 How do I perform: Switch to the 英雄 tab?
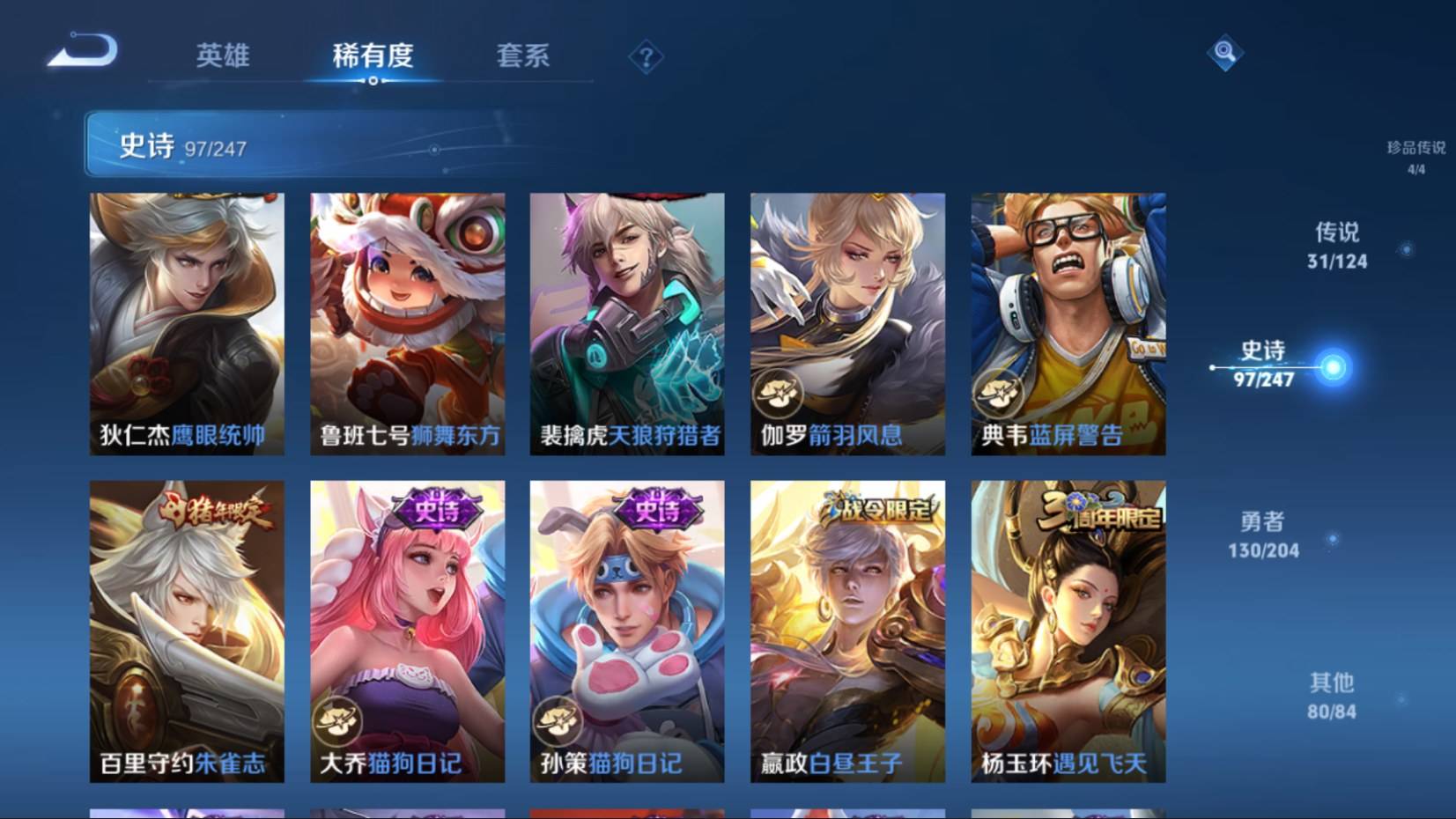(223, 56)
